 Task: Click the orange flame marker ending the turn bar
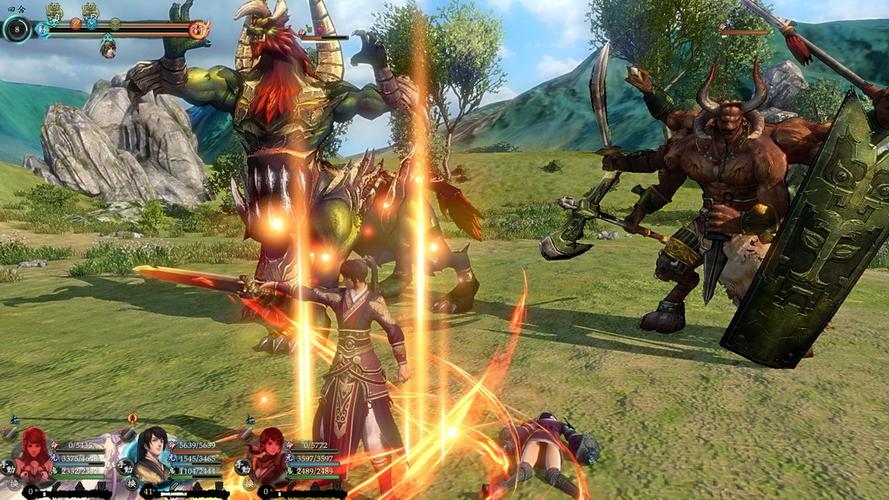click(198, 29)
